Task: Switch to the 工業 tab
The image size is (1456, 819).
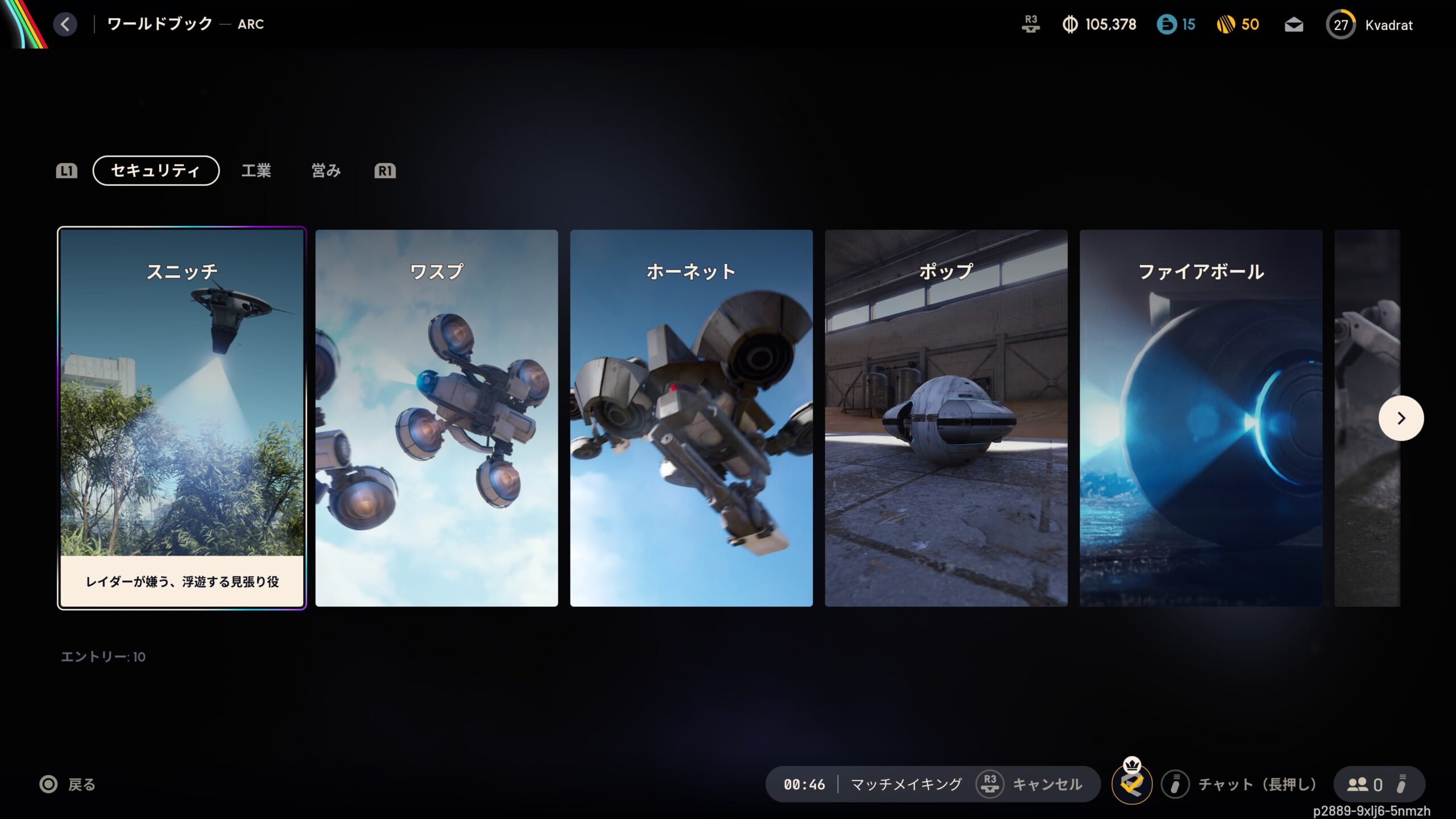Action: click(x=256, y=171)
